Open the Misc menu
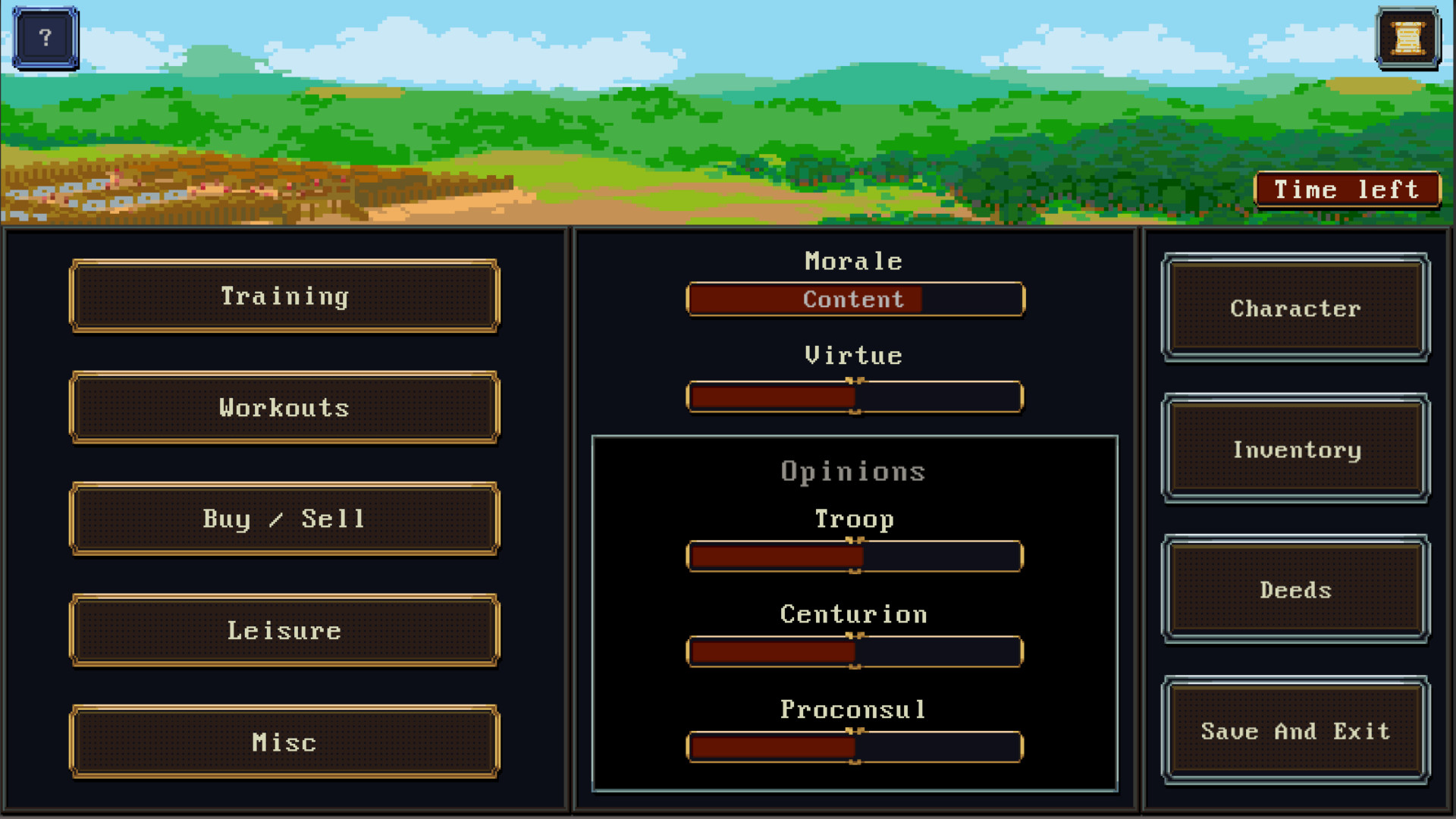 click(284, 742)
